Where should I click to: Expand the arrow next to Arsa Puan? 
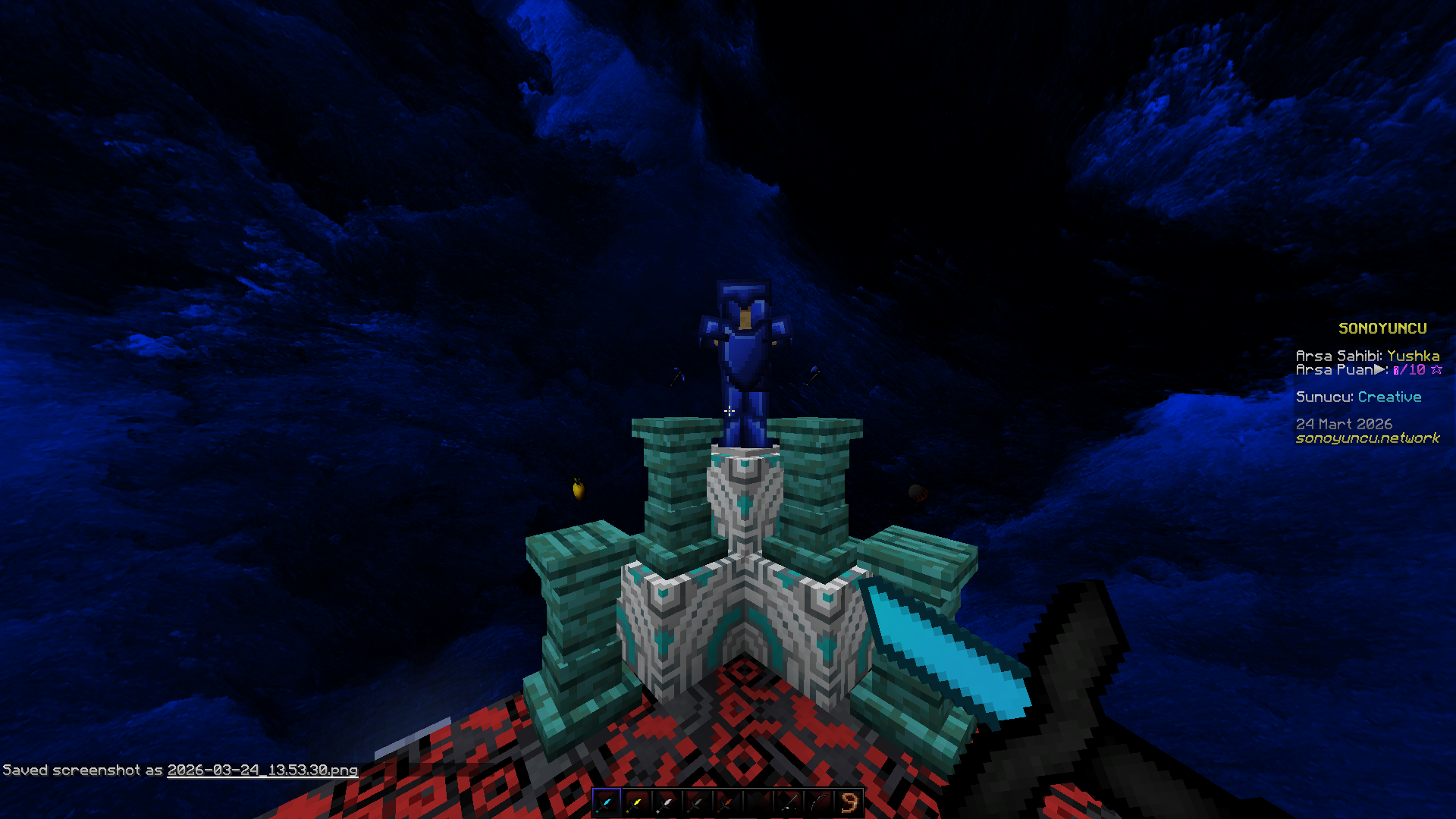(1379, 369)
